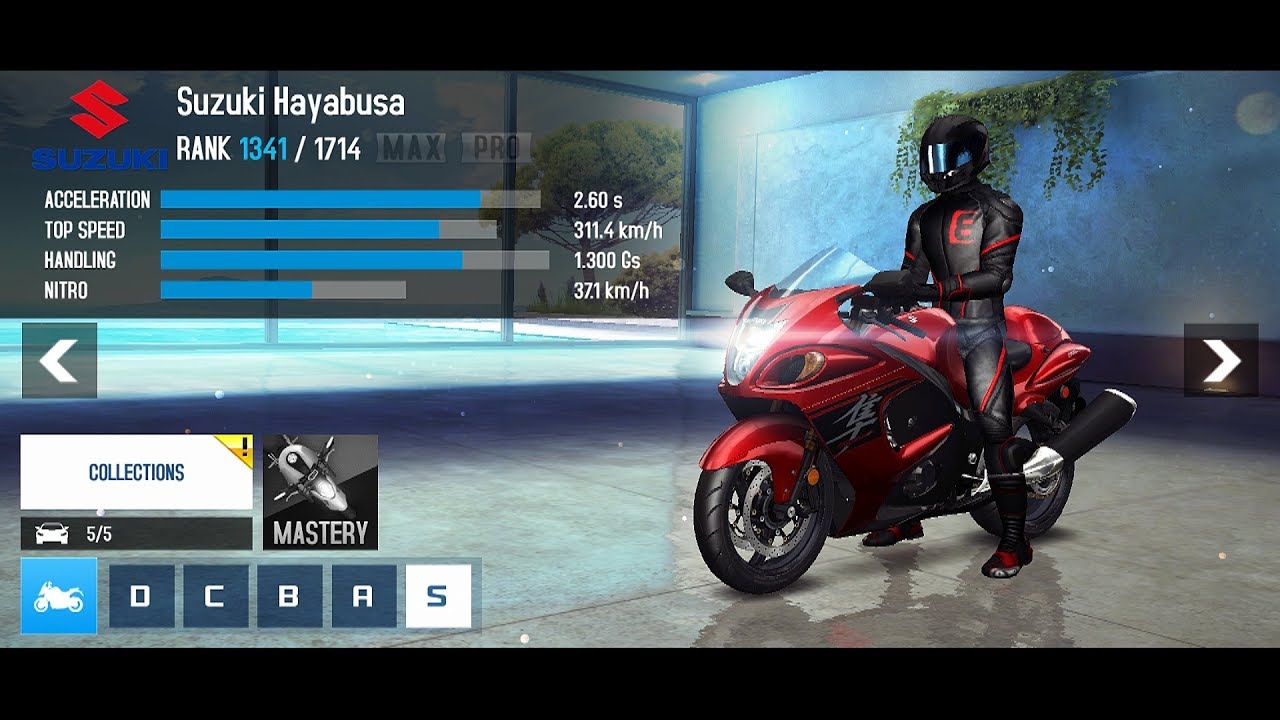Click the PRO badge

point(496,149)
